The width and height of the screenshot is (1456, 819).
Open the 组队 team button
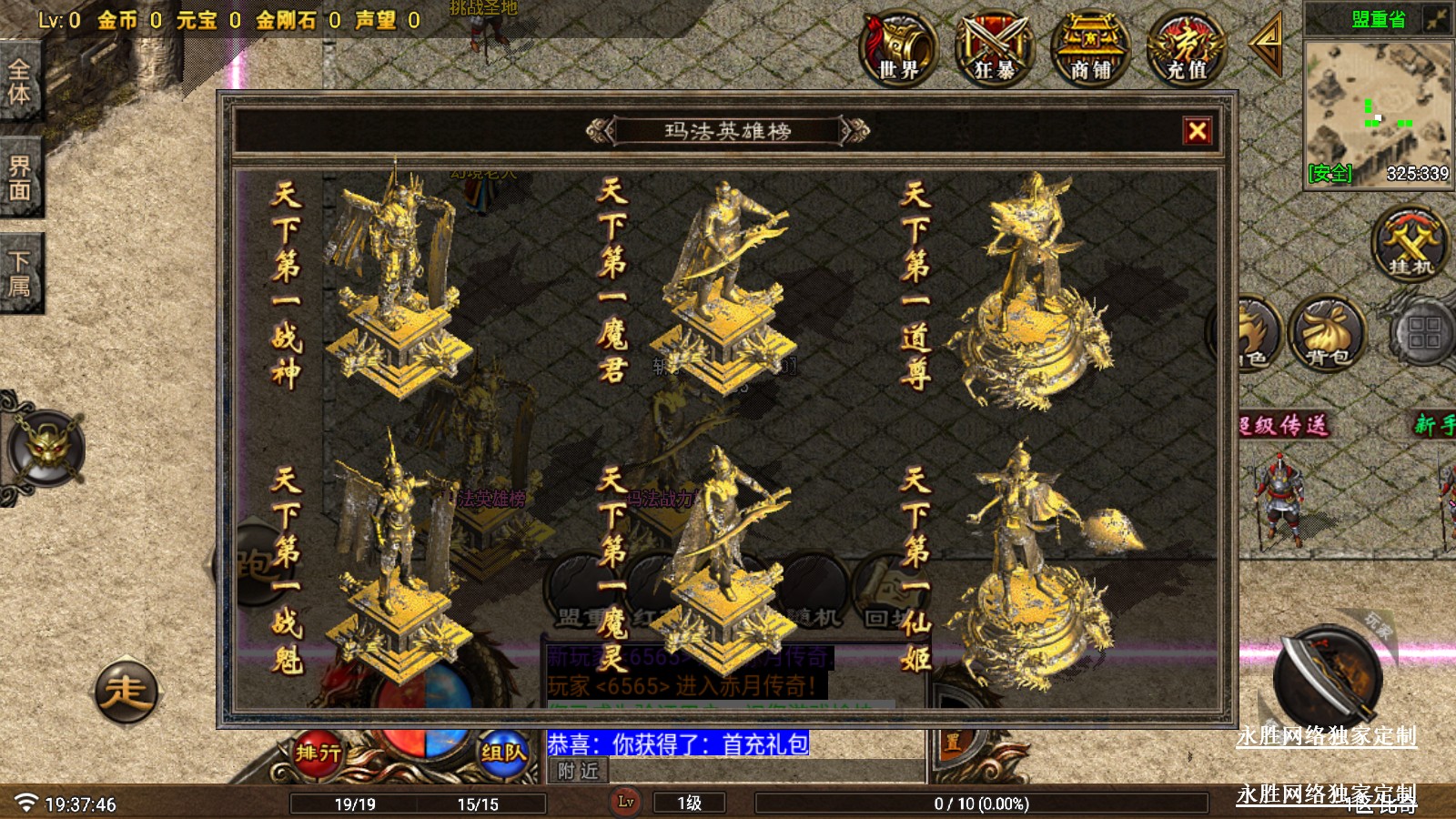pyautogui.click(x=503, y=752)
